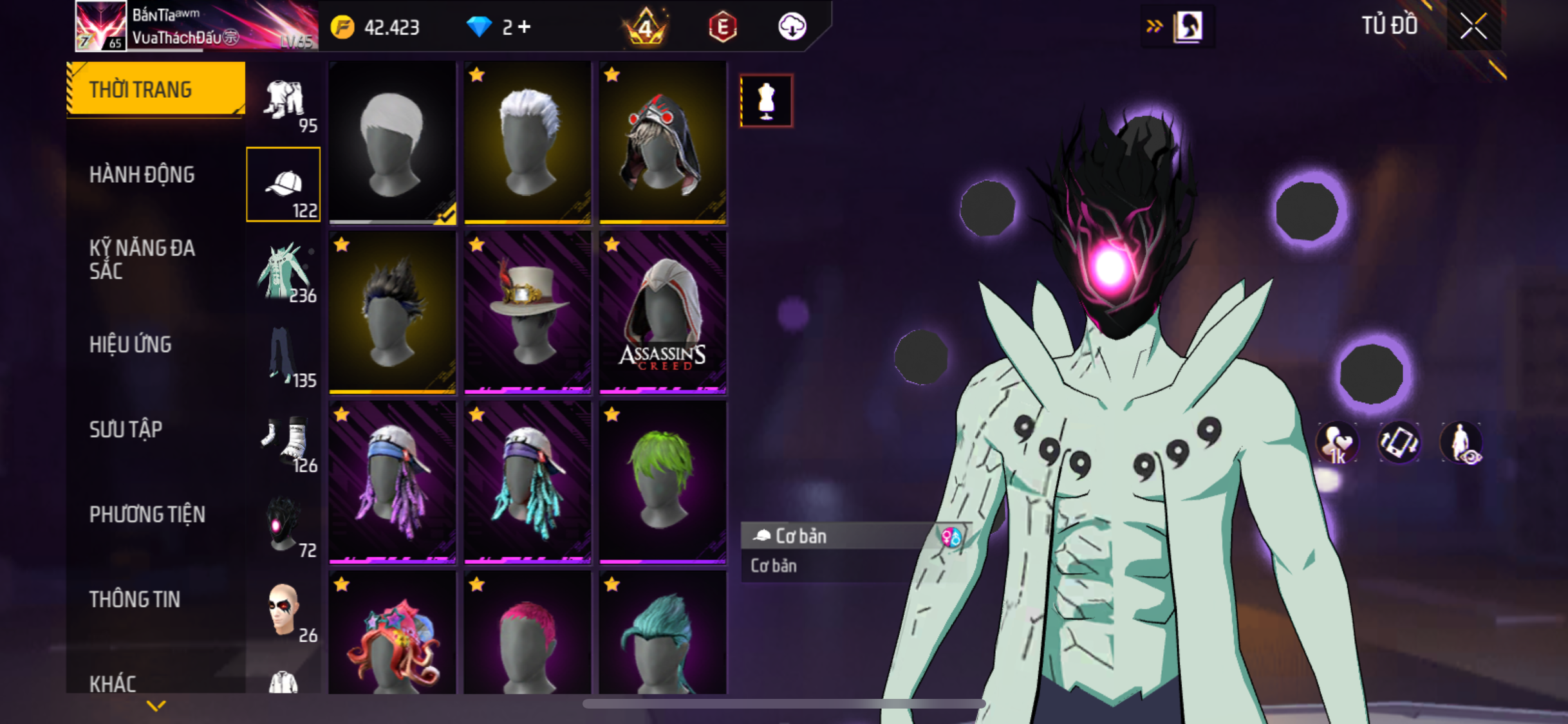Go to the SƯU TẬP tab

[126, 429]
